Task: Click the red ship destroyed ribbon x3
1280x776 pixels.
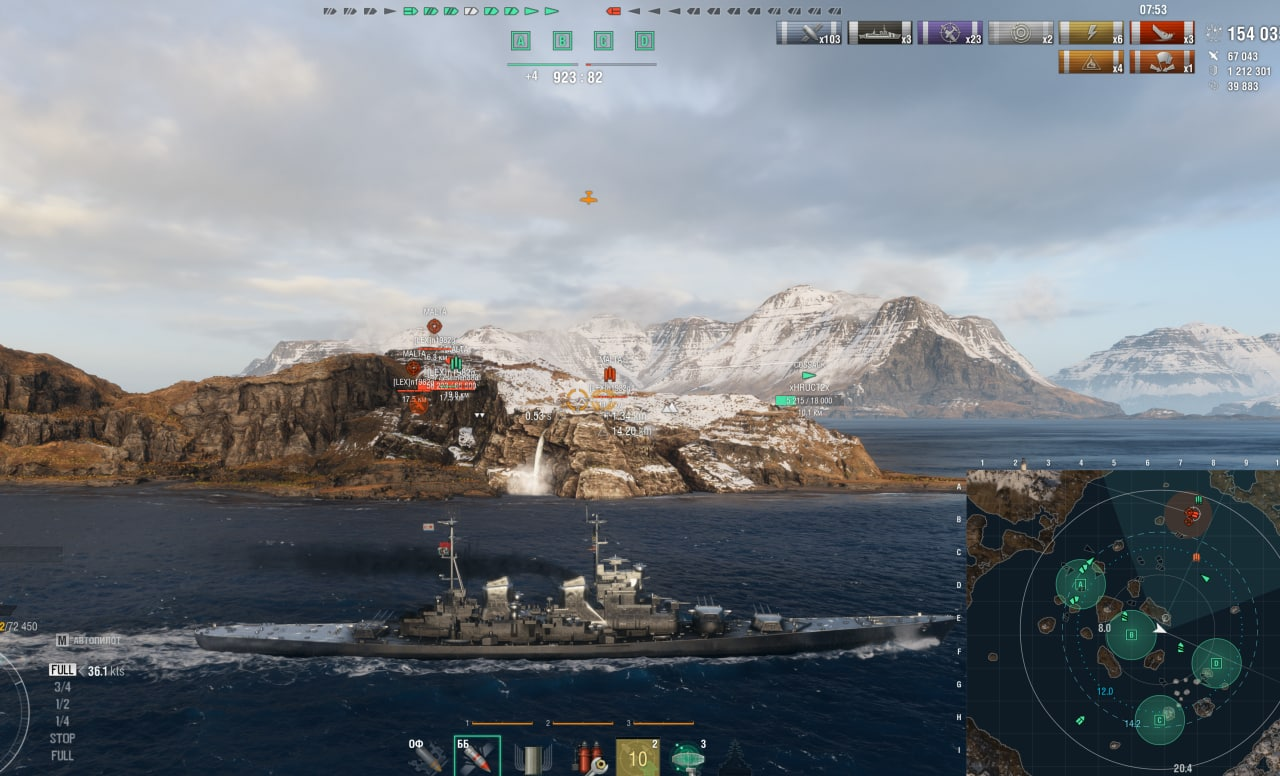Action: pos(1161,33)
